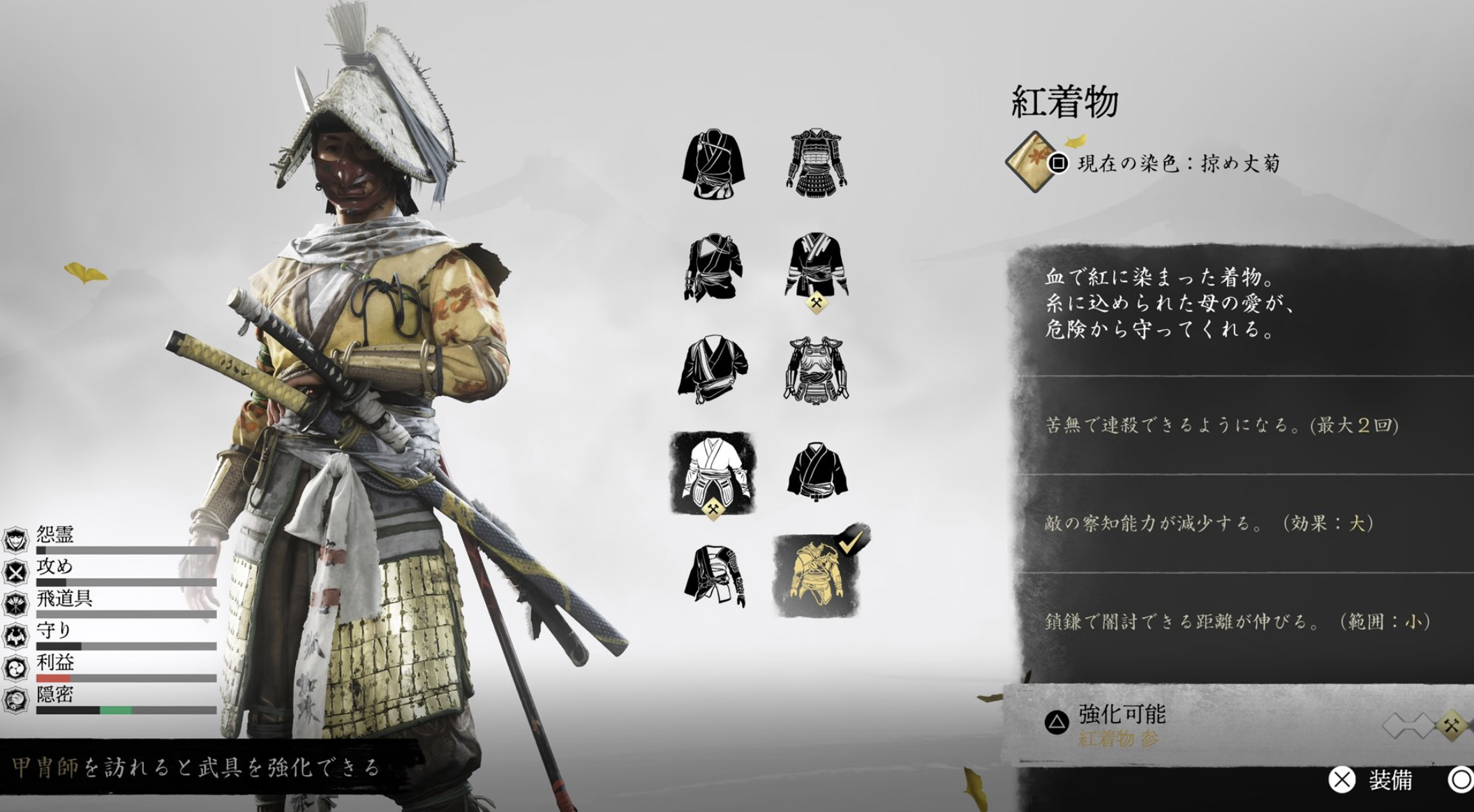Select the black kimono with diagonal shoulder strap

[x=713, y=163]
